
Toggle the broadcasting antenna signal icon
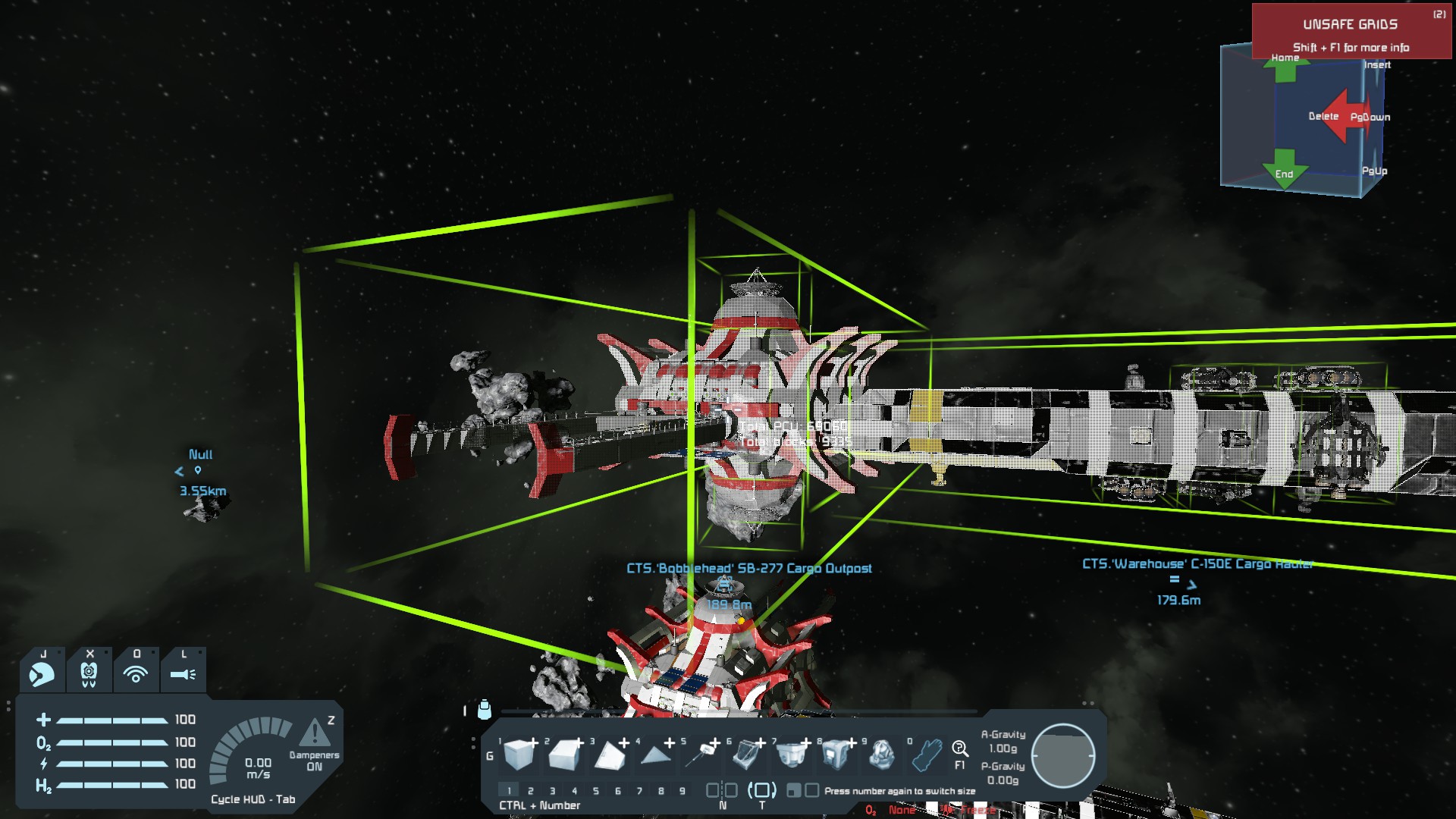[x=136, y=673]
